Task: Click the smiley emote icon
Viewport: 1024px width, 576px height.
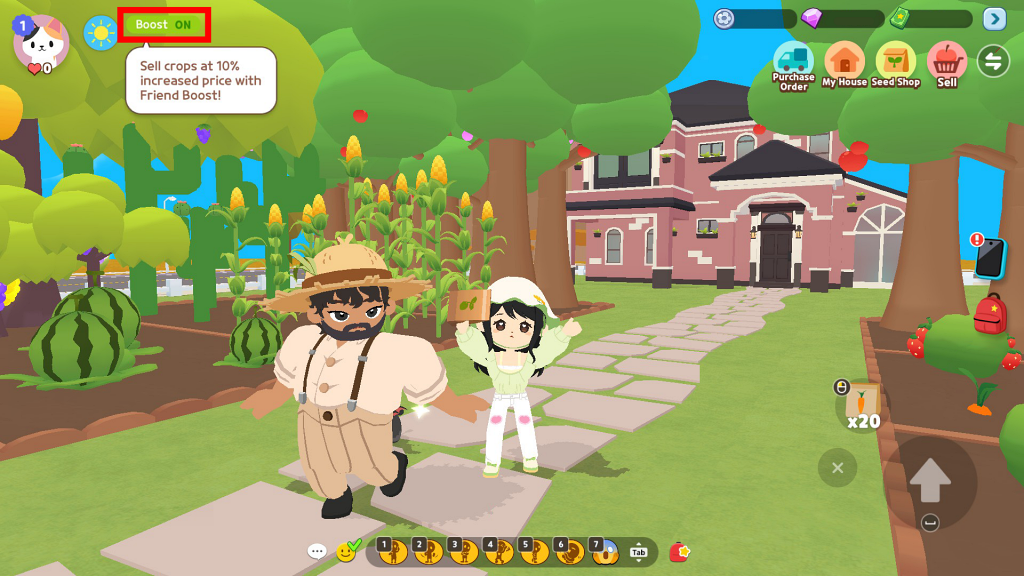Action: (346, 551)
